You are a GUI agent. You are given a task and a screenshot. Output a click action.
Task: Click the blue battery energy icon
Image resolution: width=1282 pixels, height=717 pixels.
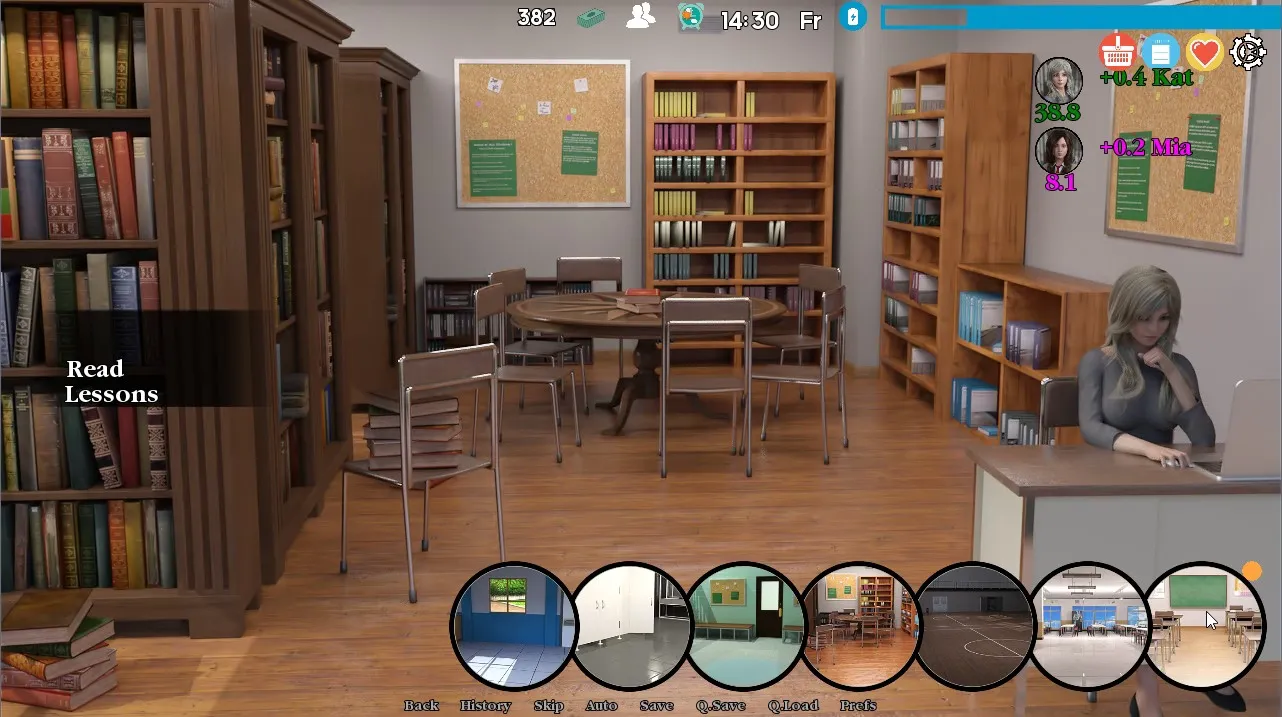tap(852, 17)
